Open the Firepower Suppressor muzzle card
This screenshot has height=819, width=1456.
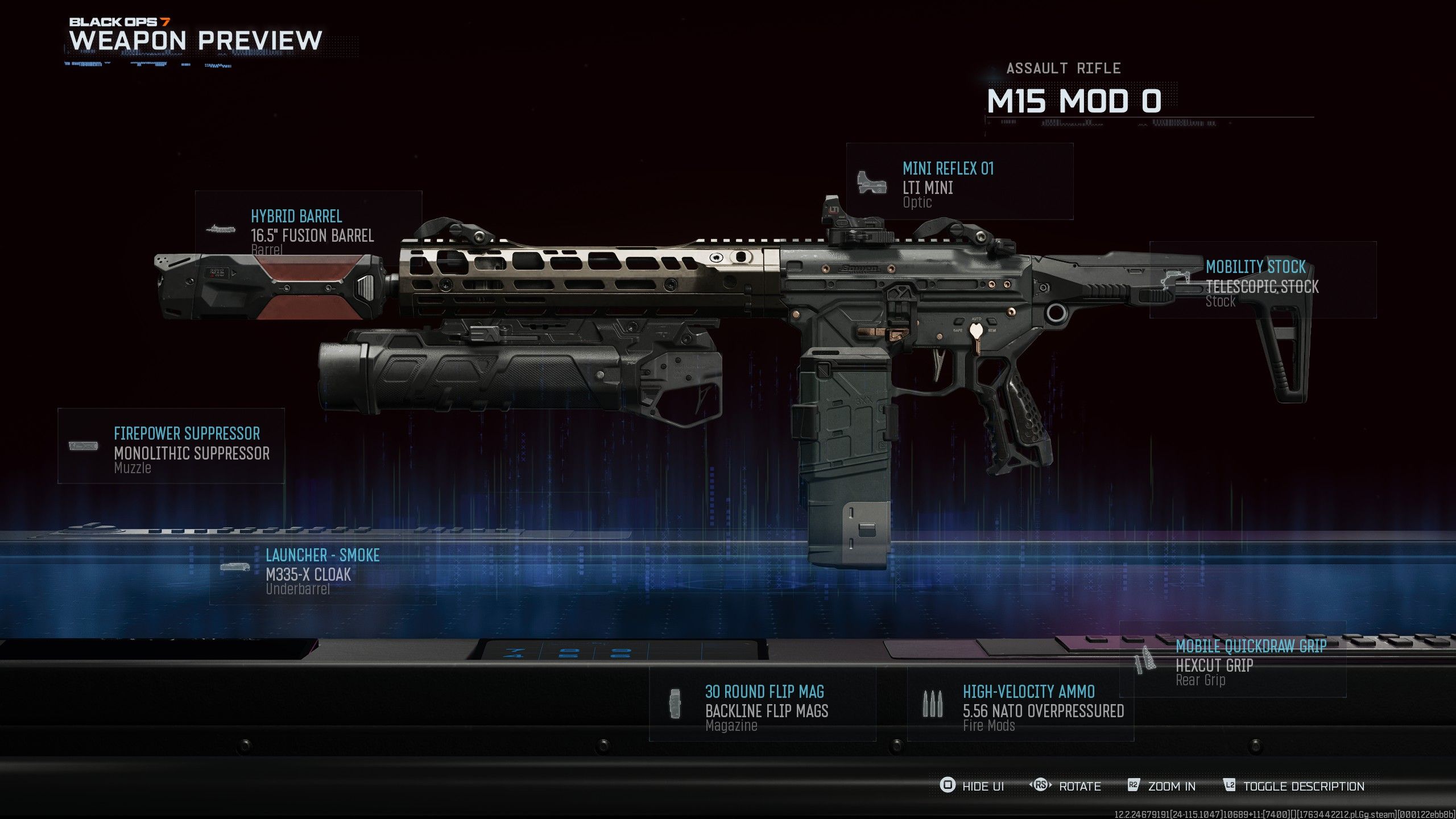point(171,446)
